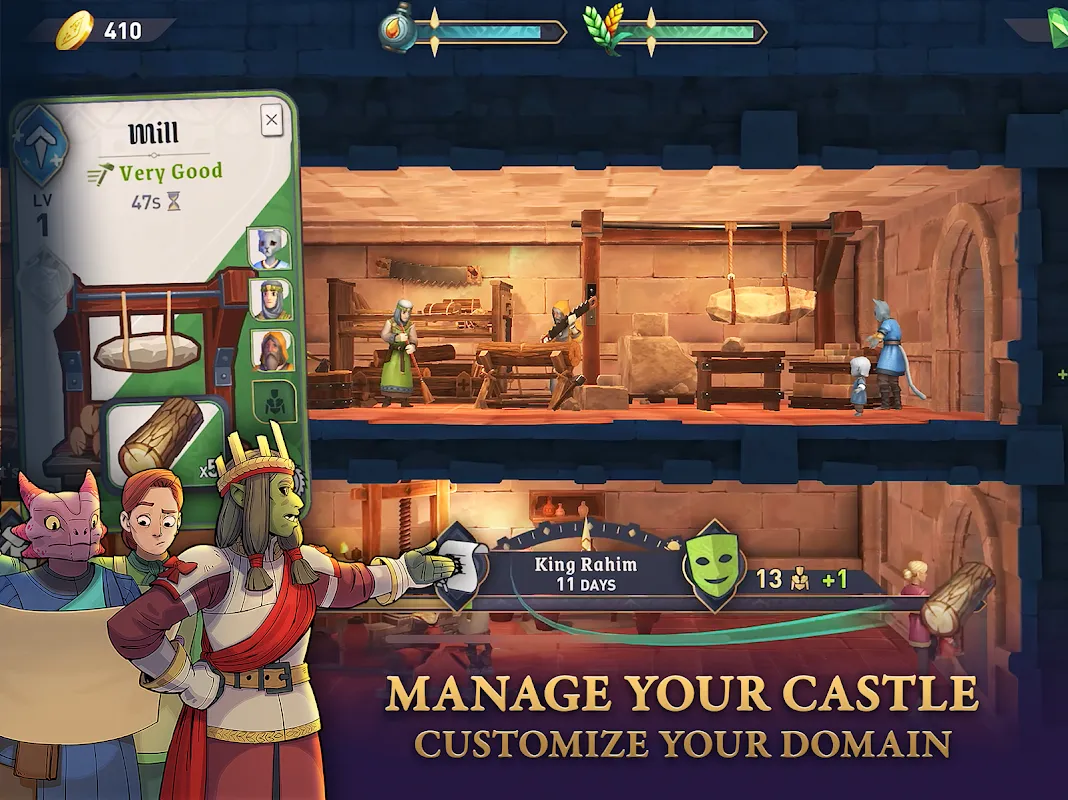This screenshot has height=800, width=1068.
Task: Click the King Rahim reign banner
Action: point(585,573)
